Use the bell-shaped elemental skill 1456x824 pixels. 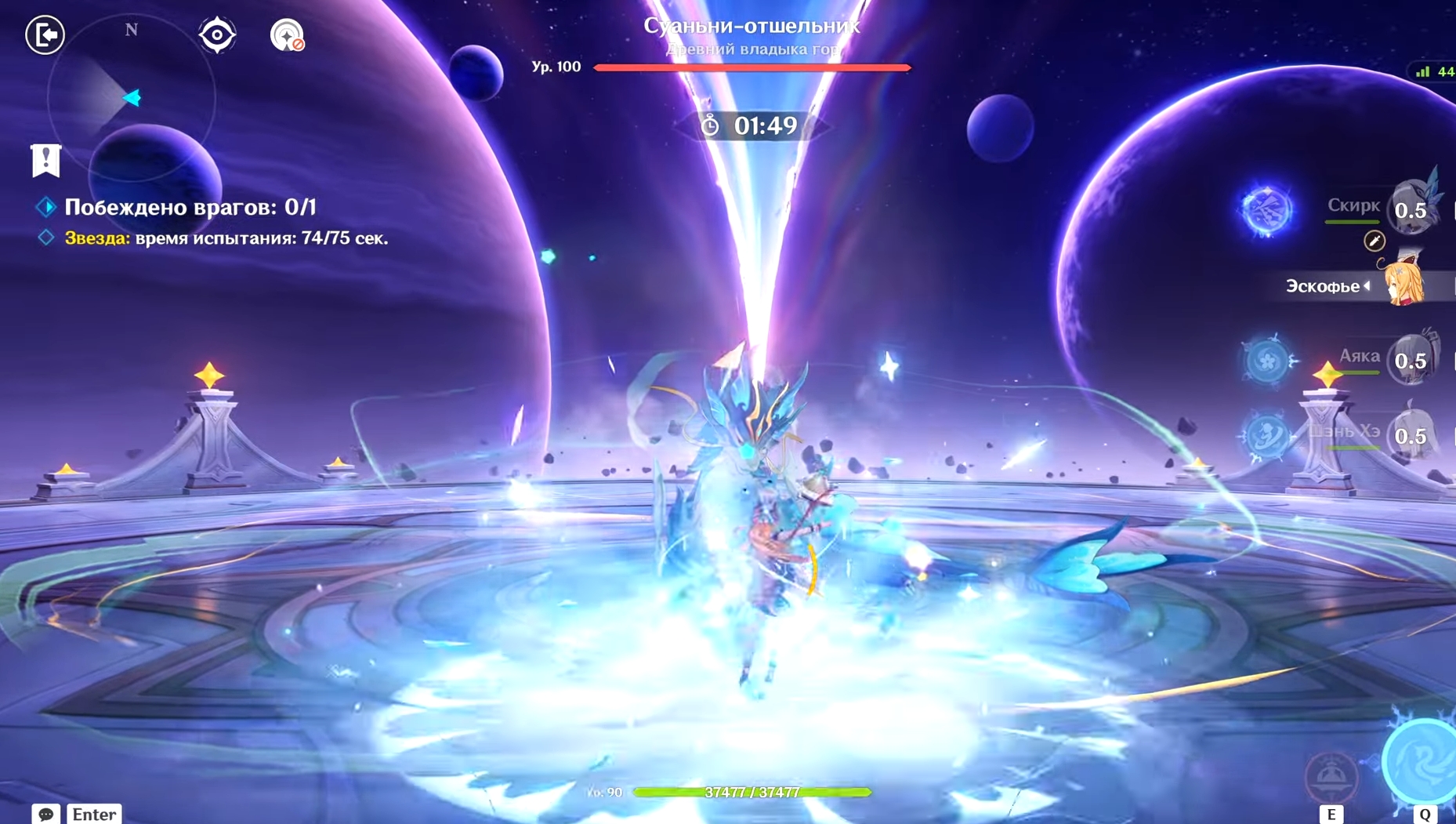pyautogui.click(x=1331, y=775)
